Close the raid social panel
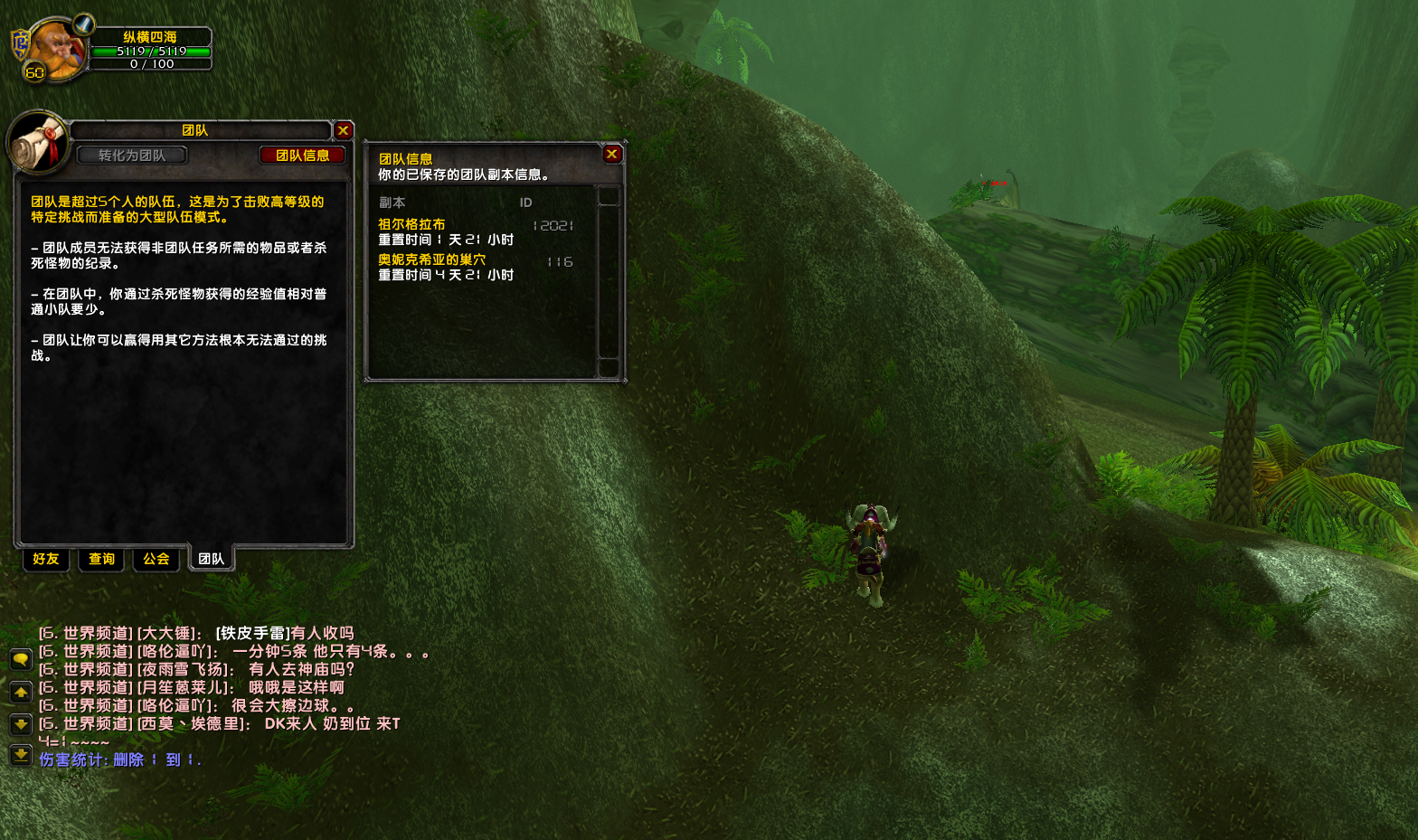 (x=343, y=131)
